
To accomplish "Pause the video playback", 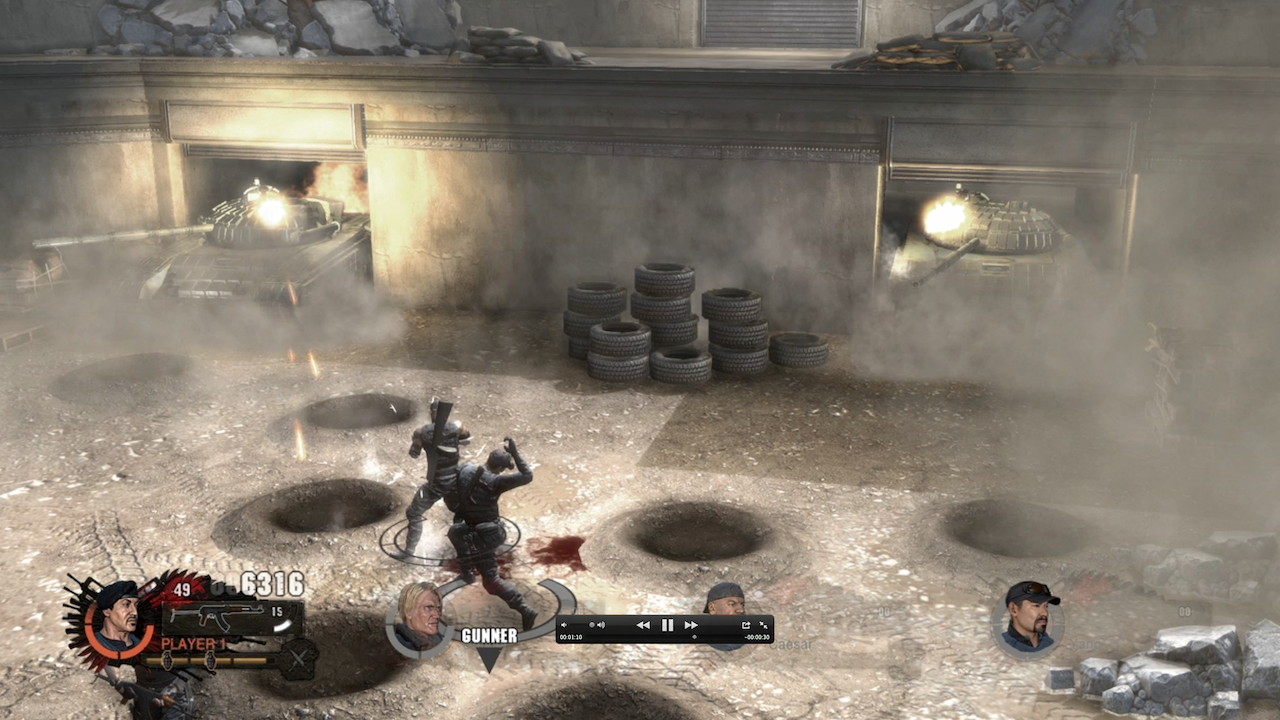I will pyautogui.click(x=667, y=625).
